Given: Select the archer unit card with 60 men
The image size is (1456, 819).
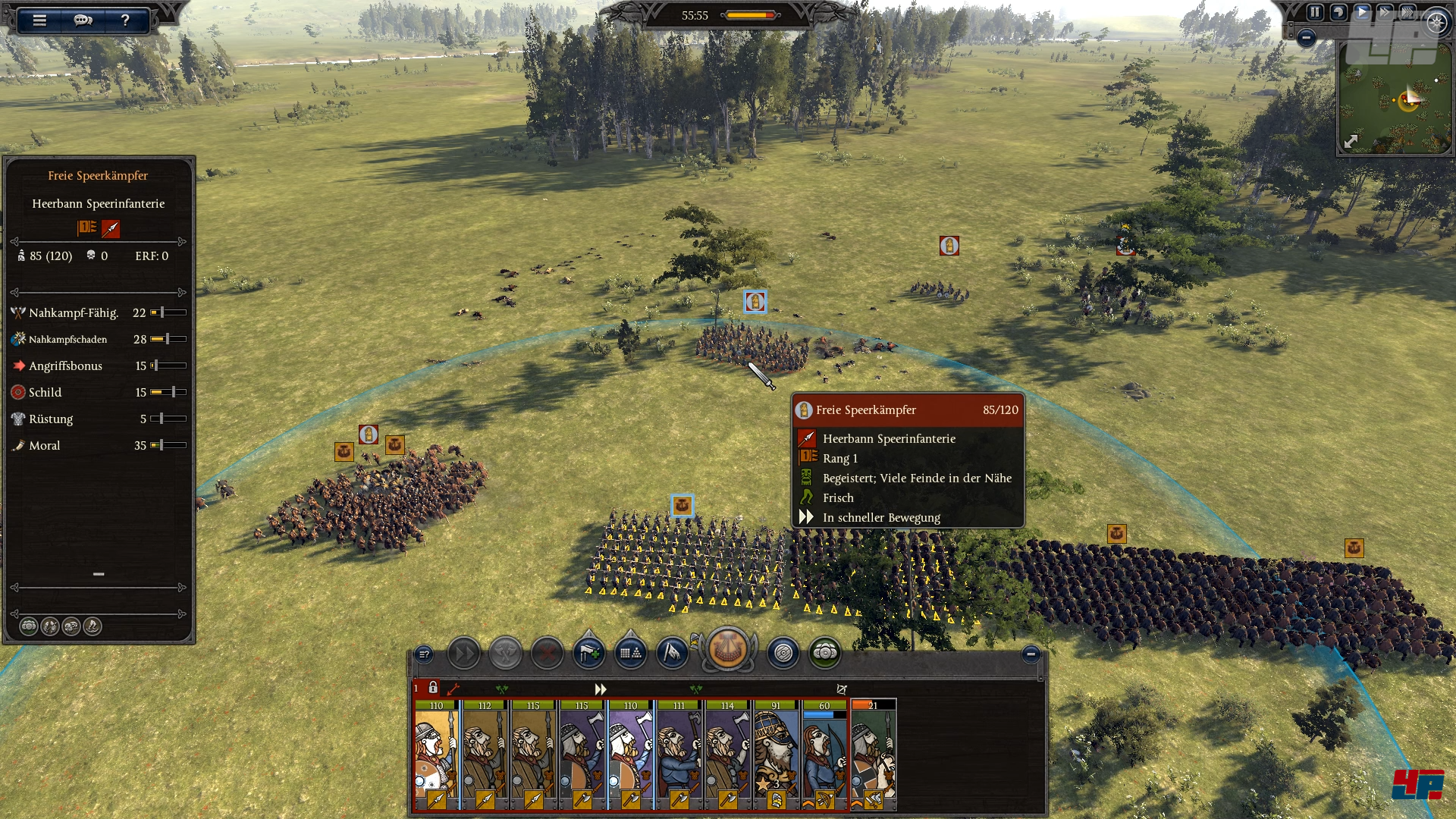Looking at the screenshot, I should coord(824,755).
